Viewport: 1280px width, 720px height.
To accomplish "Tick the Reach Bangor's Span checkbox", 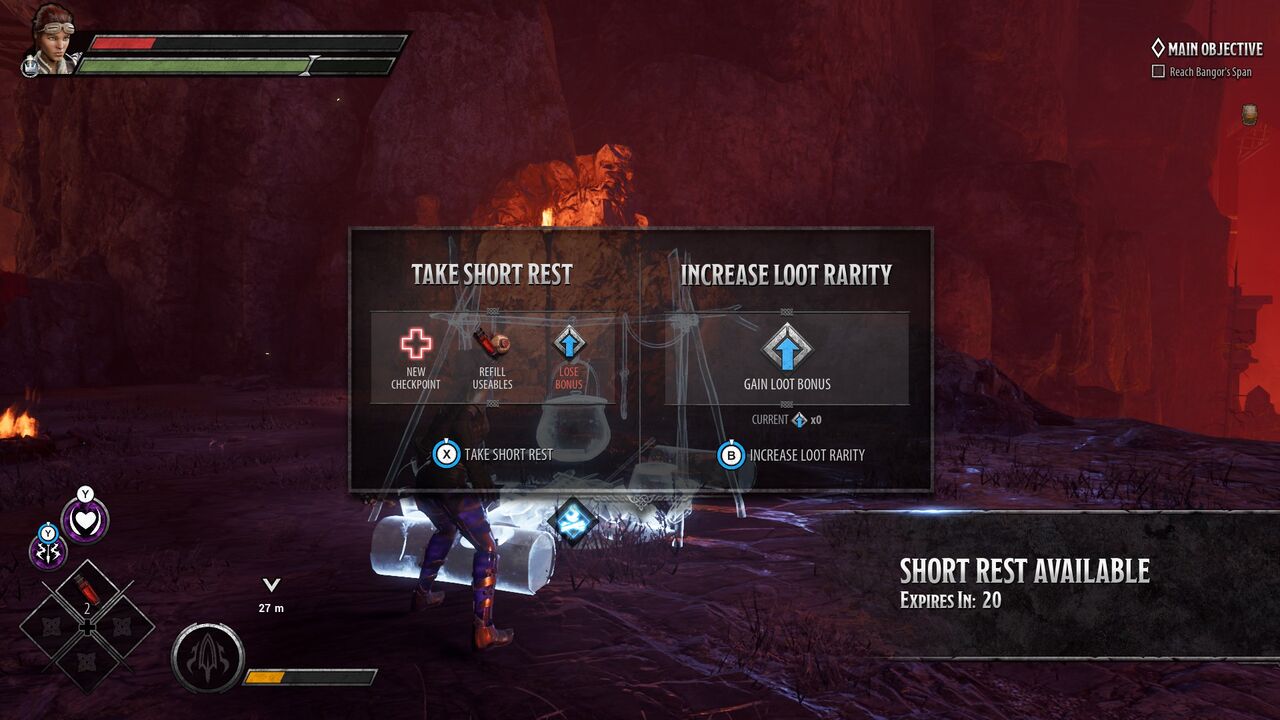I will click(1158, 72).
